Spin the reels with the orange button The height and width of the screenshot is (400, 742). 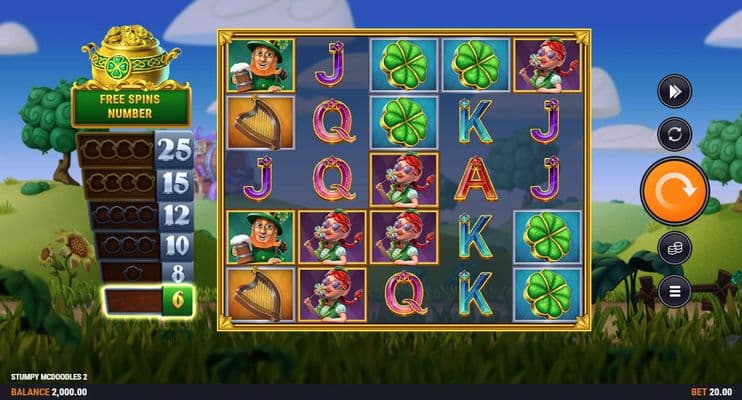tap(674, 191)
